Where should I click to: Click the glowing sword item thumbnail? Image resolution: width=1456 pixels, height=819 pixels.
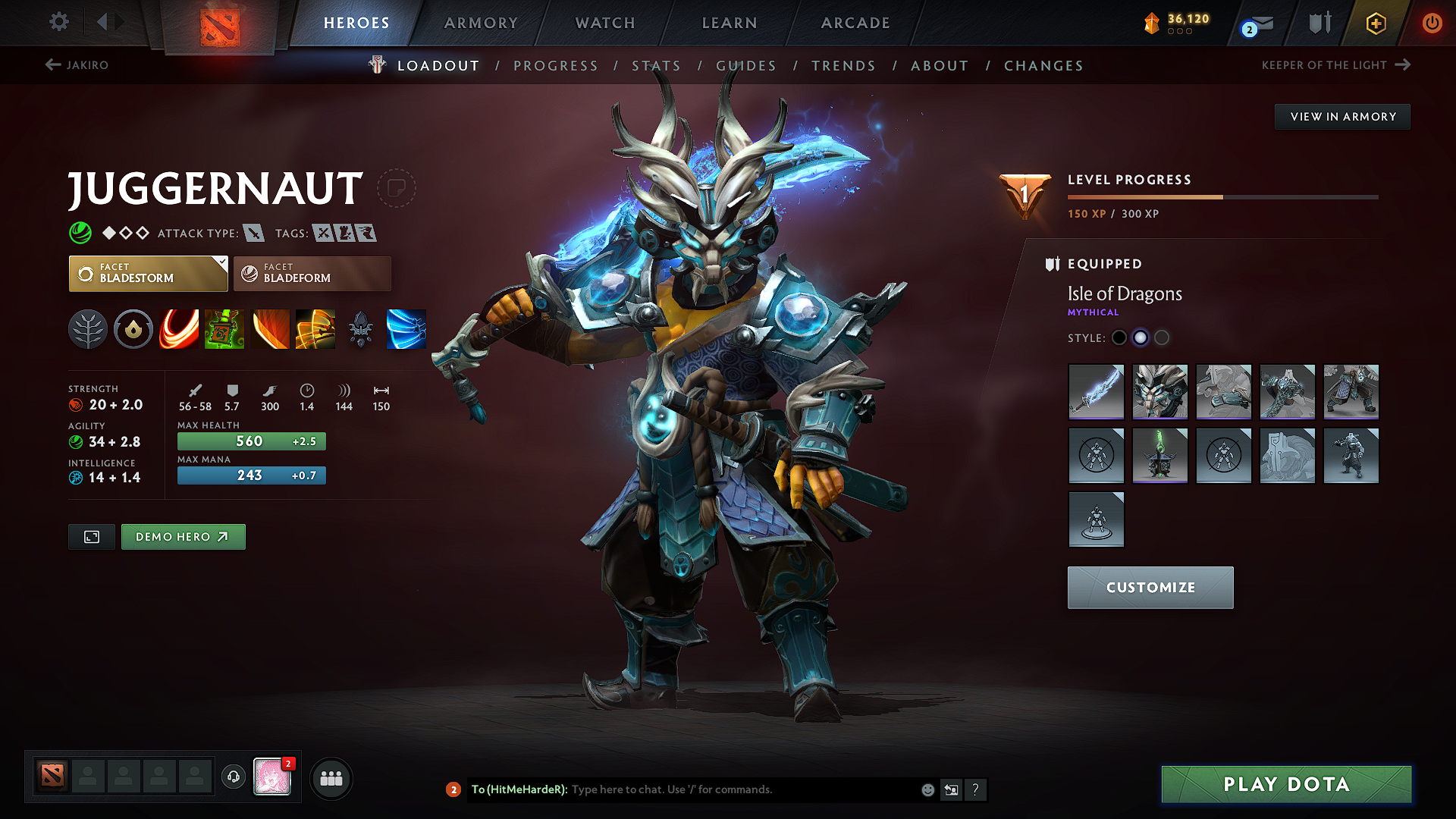[x=1096, y=392]
